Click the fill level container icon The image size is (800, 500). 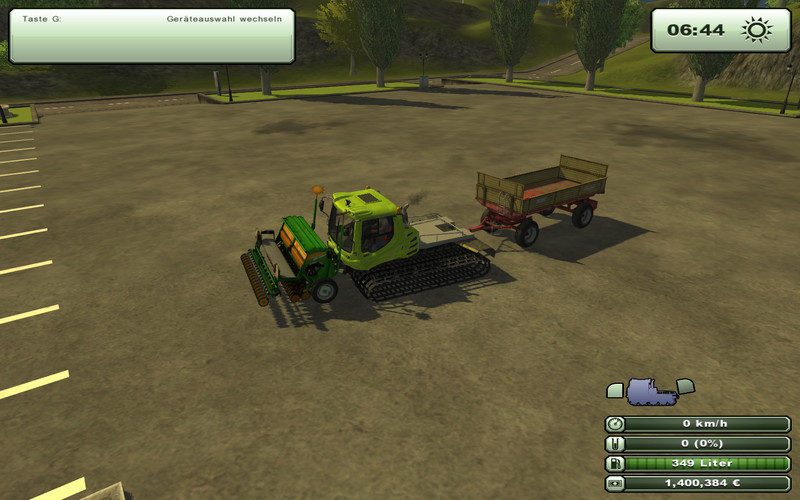tap(614, 443)
